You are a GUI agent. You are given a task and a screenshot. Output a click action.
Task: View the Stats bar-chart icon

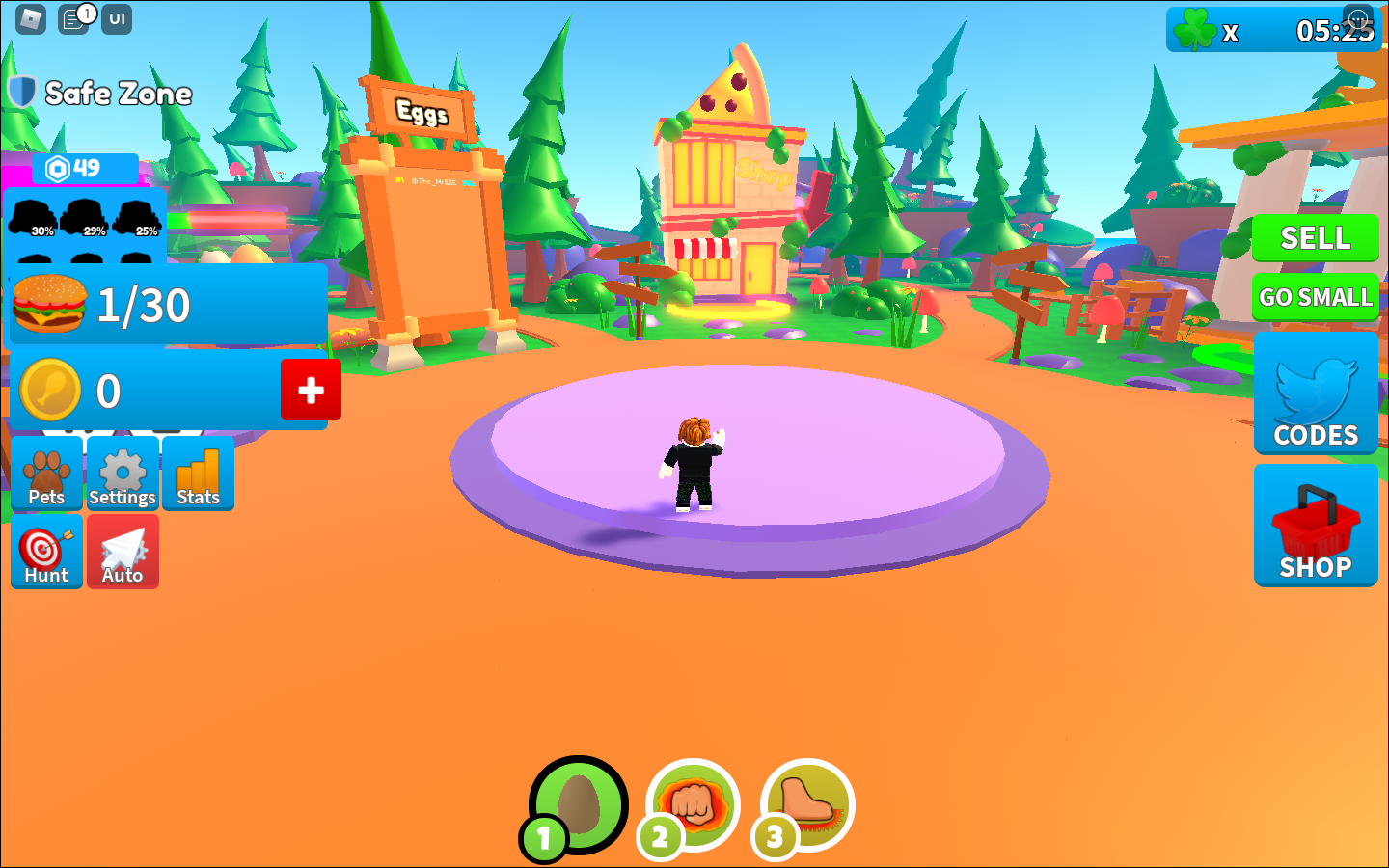click(197, 473)
